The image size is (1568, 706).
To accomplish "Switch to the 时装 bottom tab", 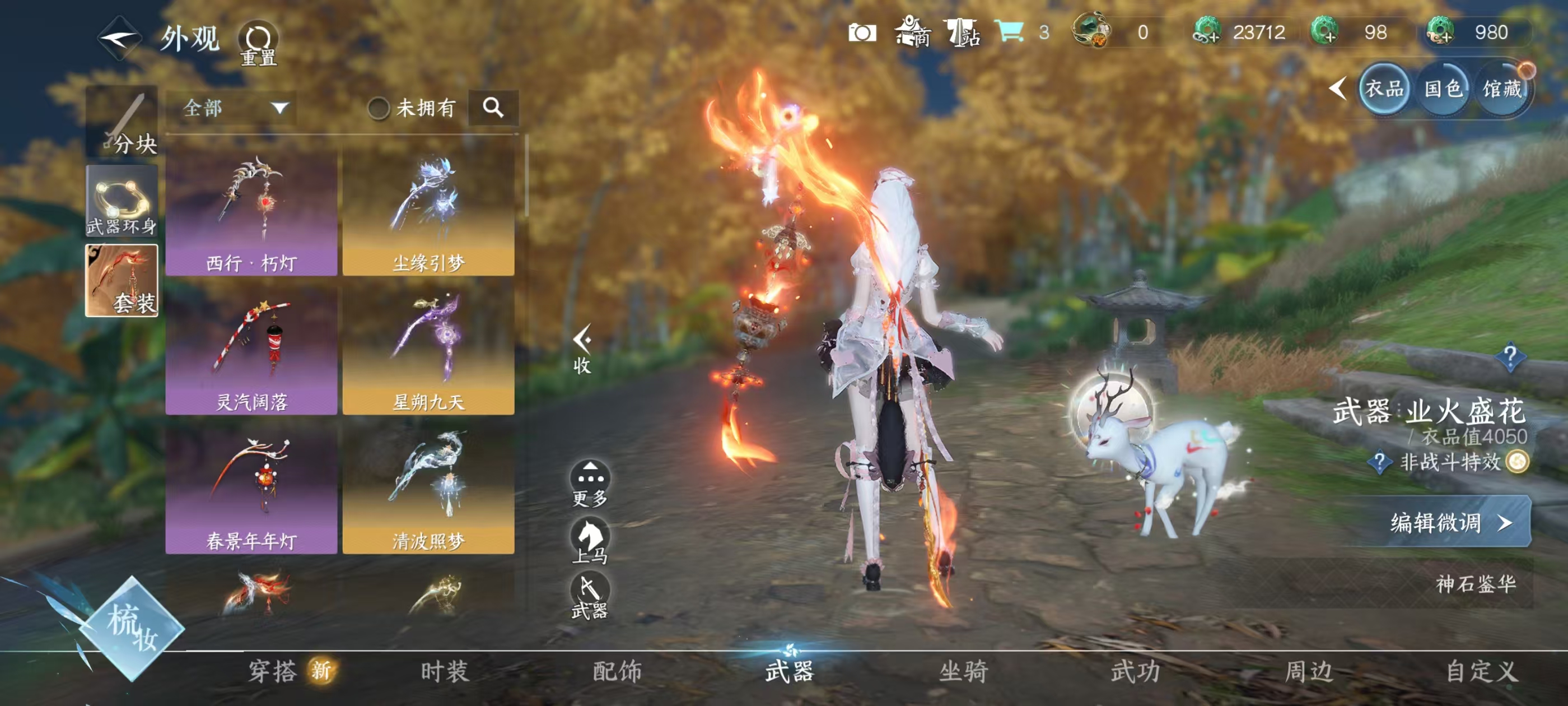I will tap(445, 671).
